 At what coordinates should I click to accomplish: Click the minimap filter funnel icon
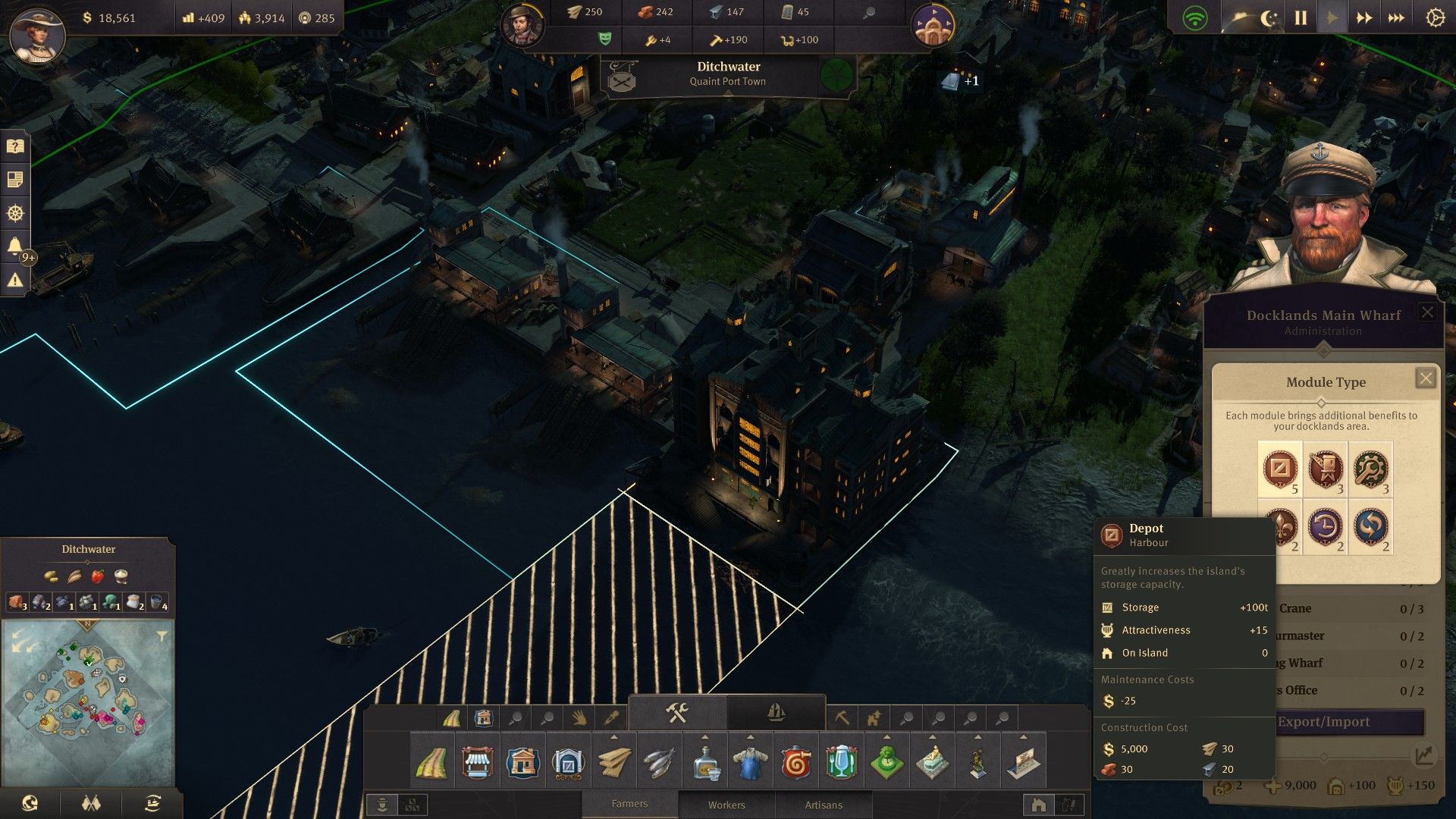(x=162, y=636)
